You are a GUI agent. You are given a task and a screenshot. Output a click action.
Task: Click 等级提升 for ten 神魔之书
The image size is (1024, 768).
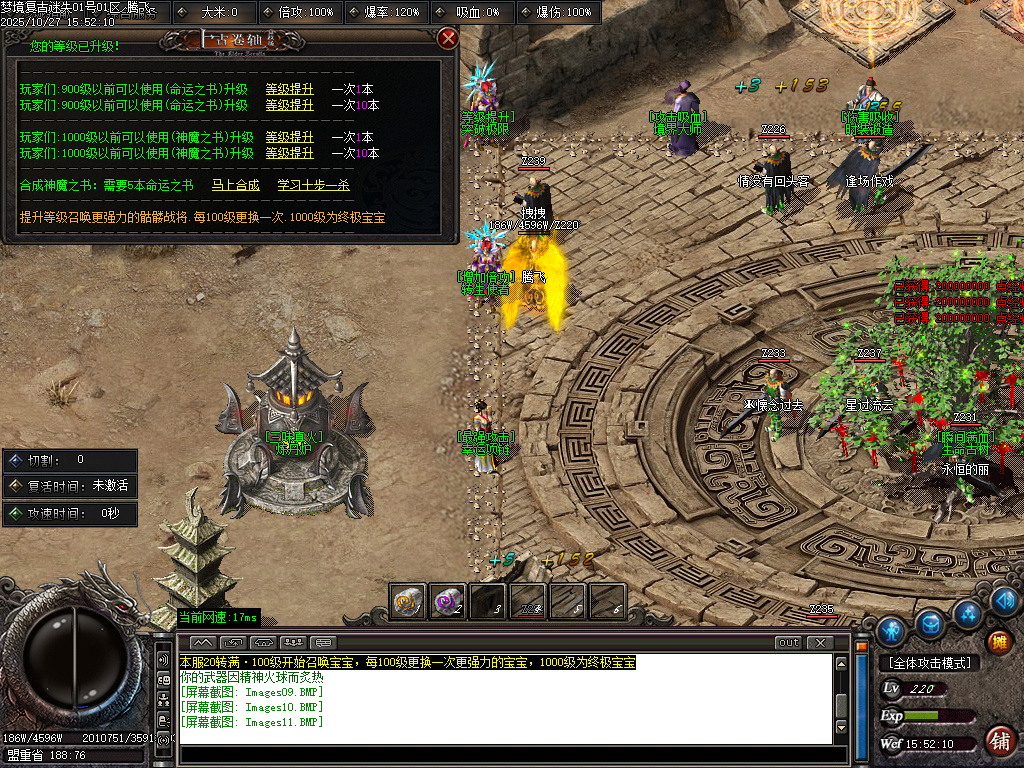click(x=289, y=153)
